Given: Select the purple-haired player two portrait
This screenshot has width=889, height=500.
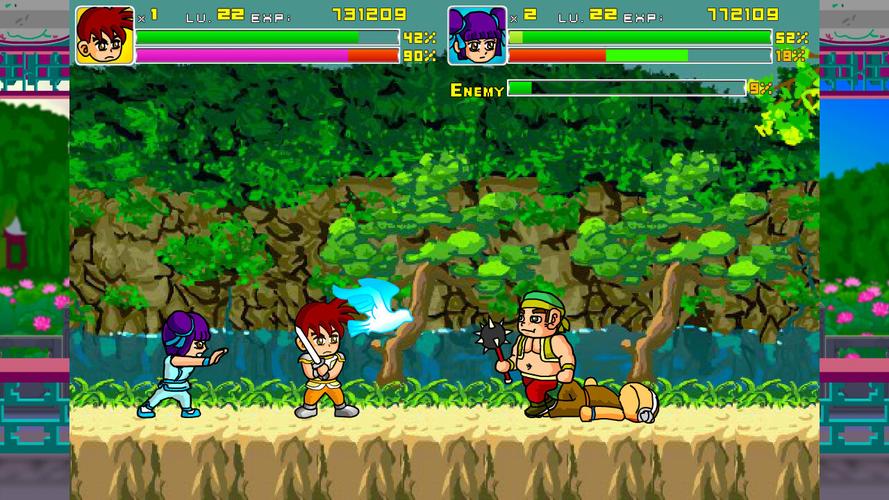Looking at the screenshot, I should (x=476, y=35).
